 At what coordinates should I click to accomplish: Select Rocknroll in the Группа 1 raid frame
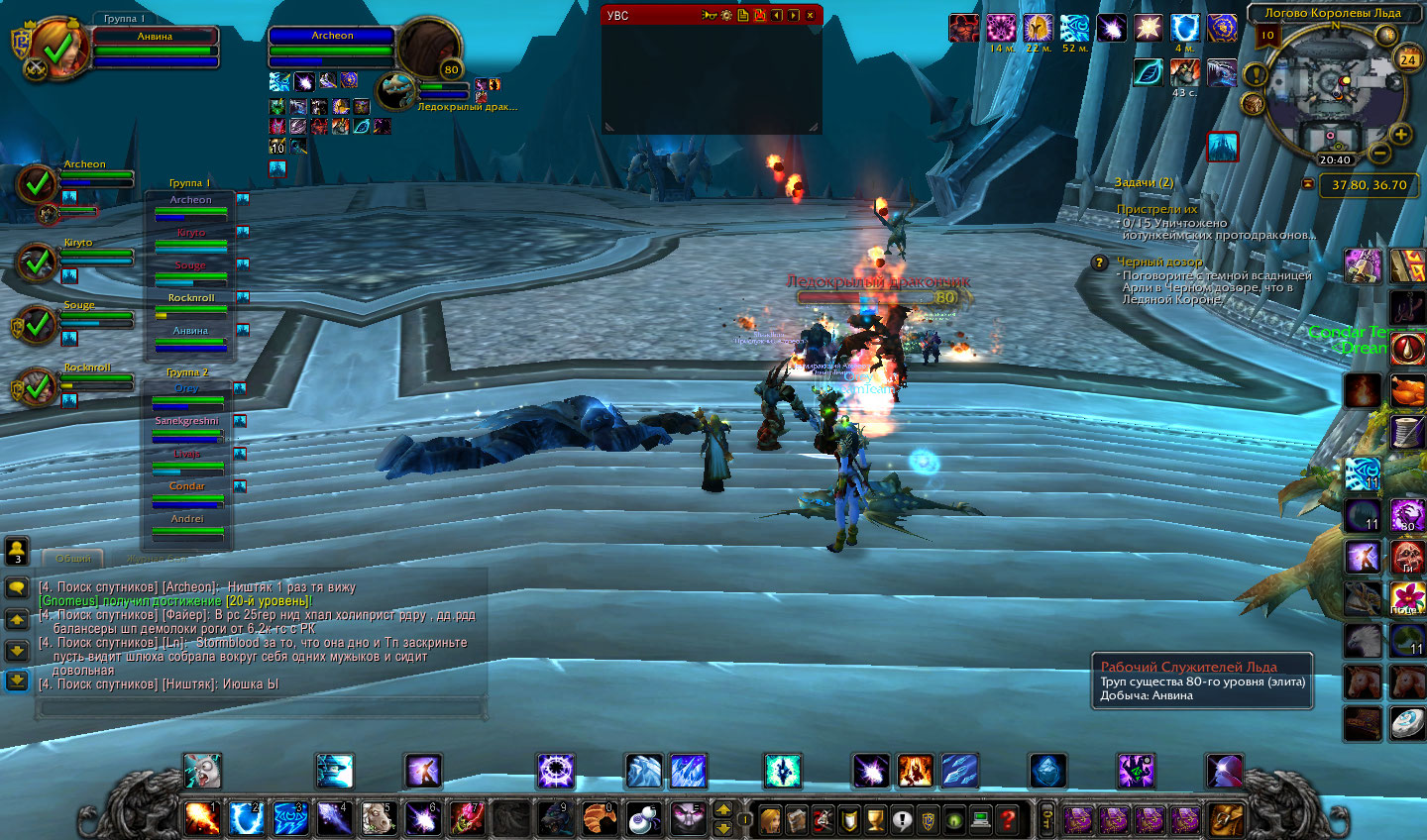pos(191,303)
